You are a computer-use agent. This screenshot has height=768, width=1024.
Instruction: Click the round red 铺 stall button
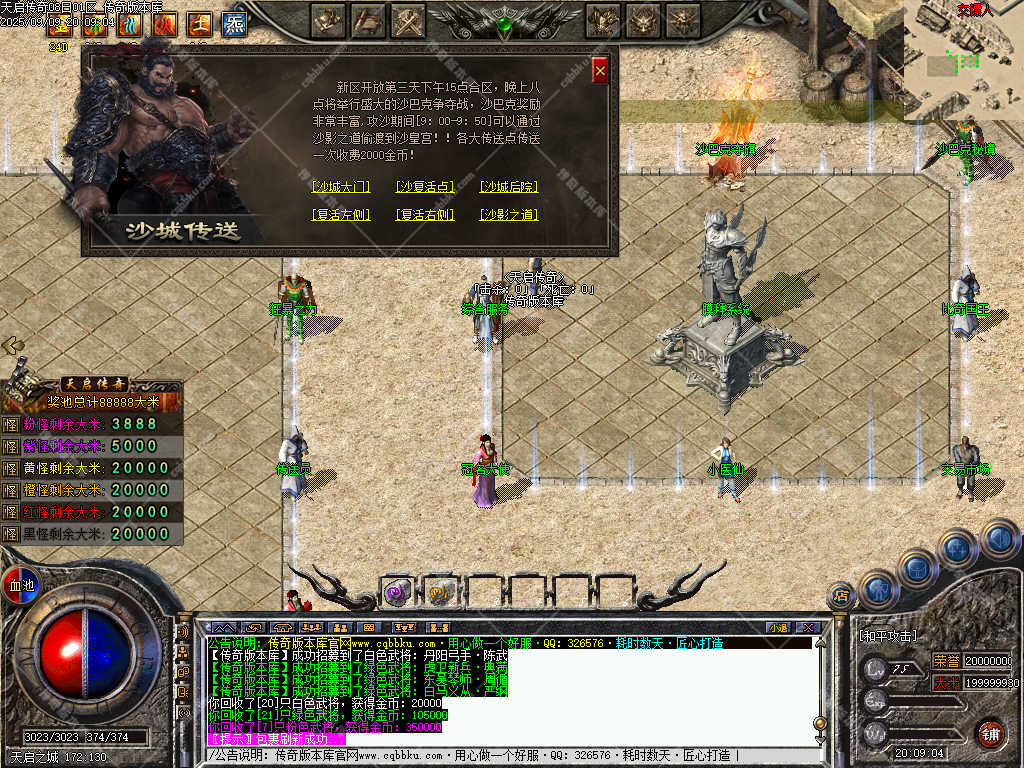click(x=990, y=733)
